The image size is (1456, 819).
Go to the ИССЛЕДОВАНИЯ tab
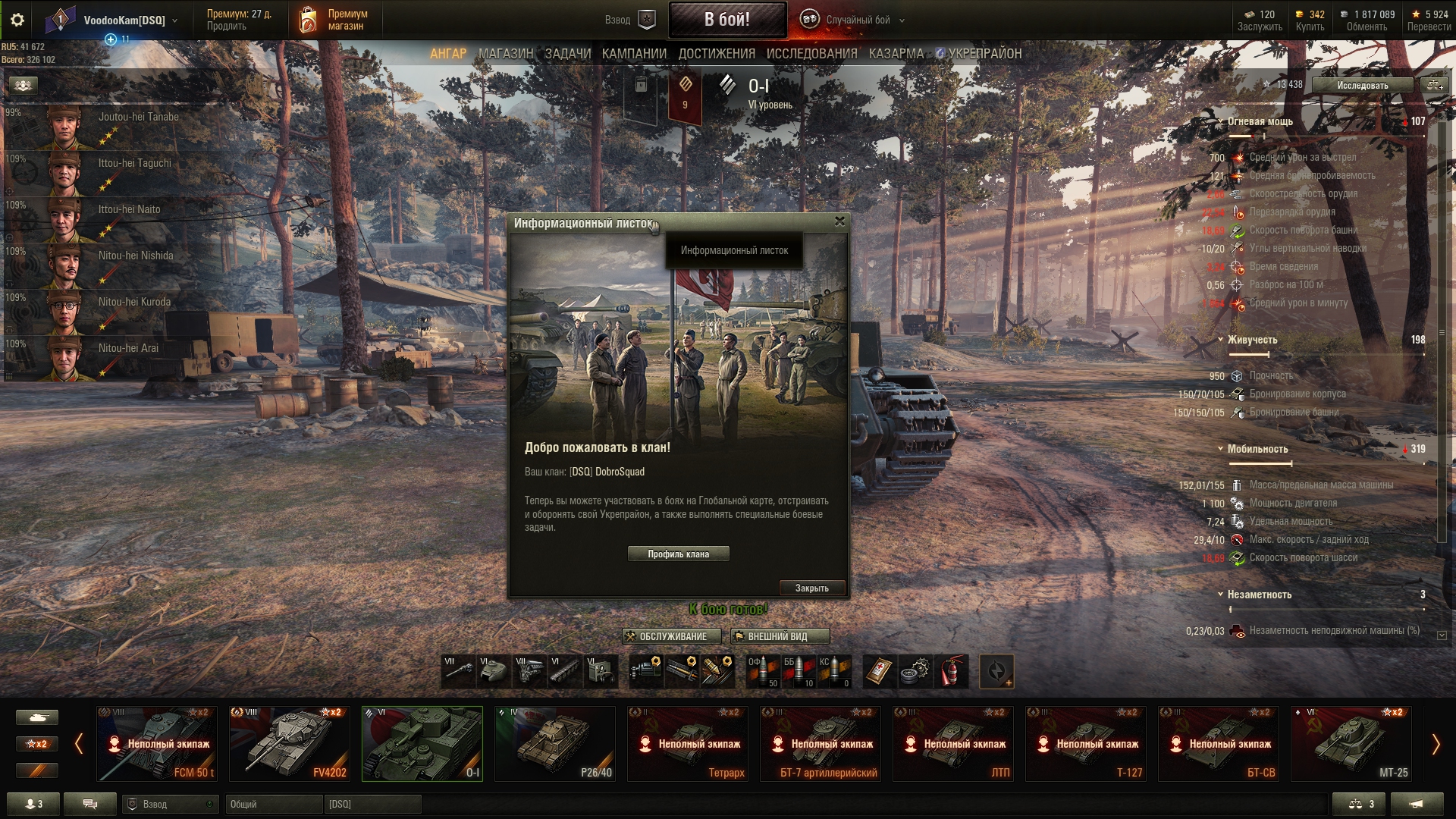[x=811, y=54]
